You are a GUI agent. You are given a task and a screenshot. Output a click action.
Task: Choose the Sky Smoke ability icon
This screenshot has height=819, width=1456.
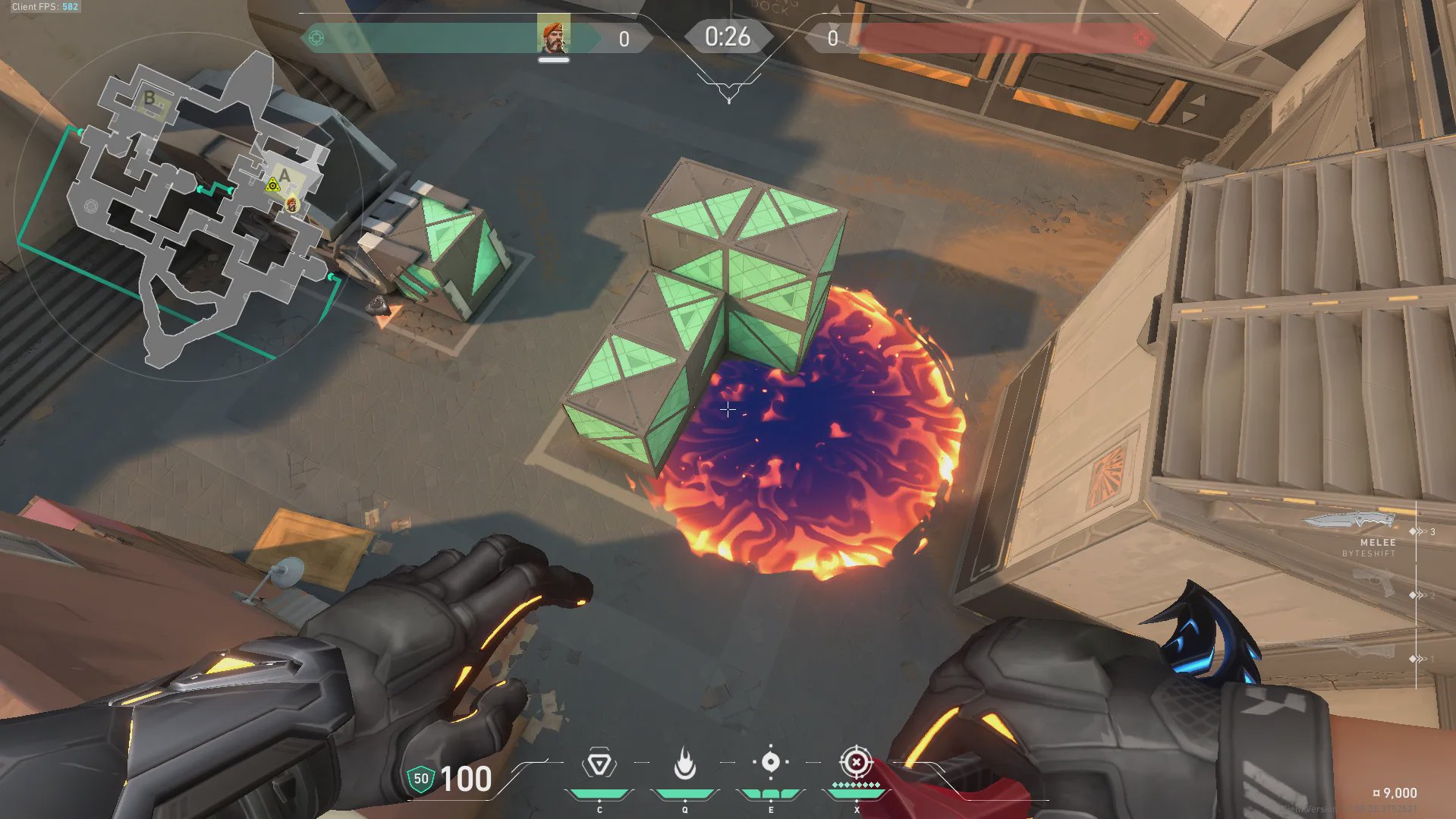[770, 762]
